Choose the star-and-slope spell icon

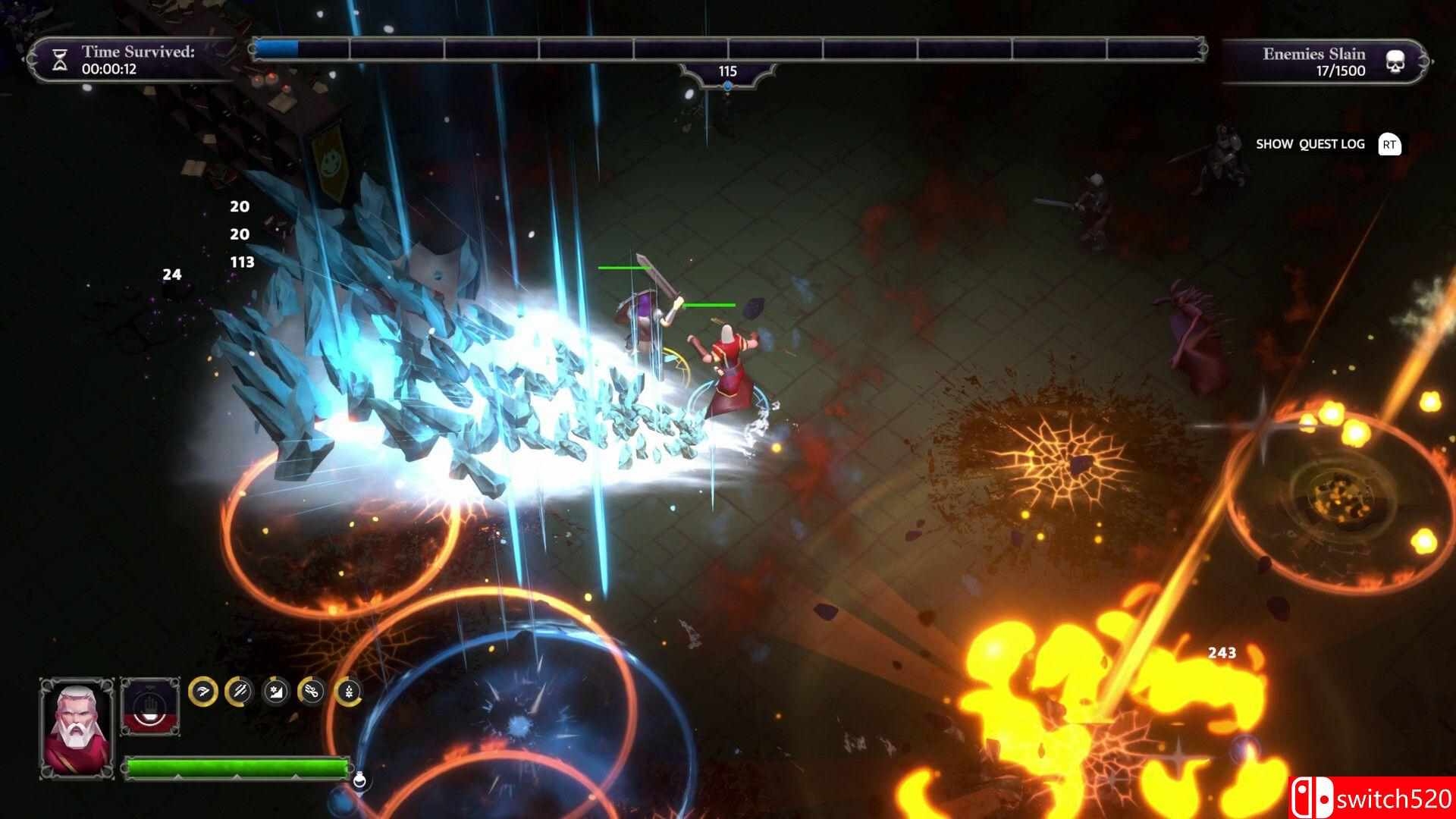click(x=275, y=691)
